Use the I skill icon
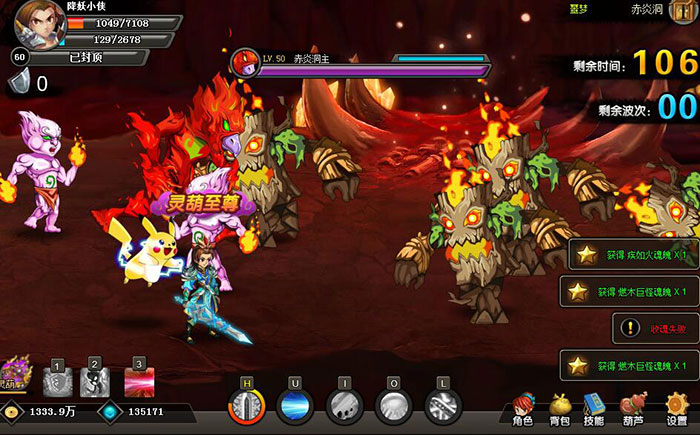 [x=344, y=407]
